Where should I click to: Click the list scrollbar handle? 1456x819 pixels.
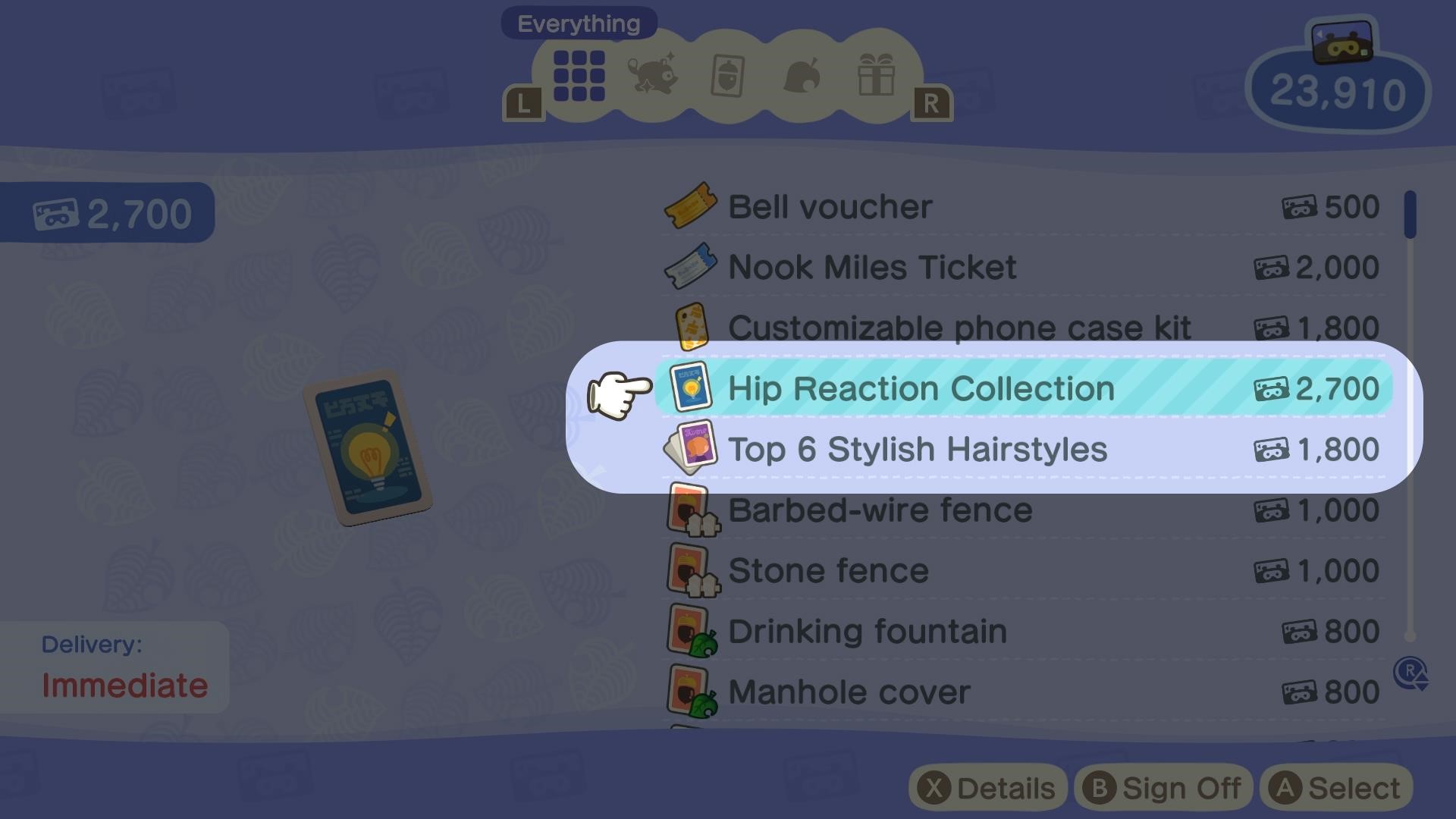1410,215
